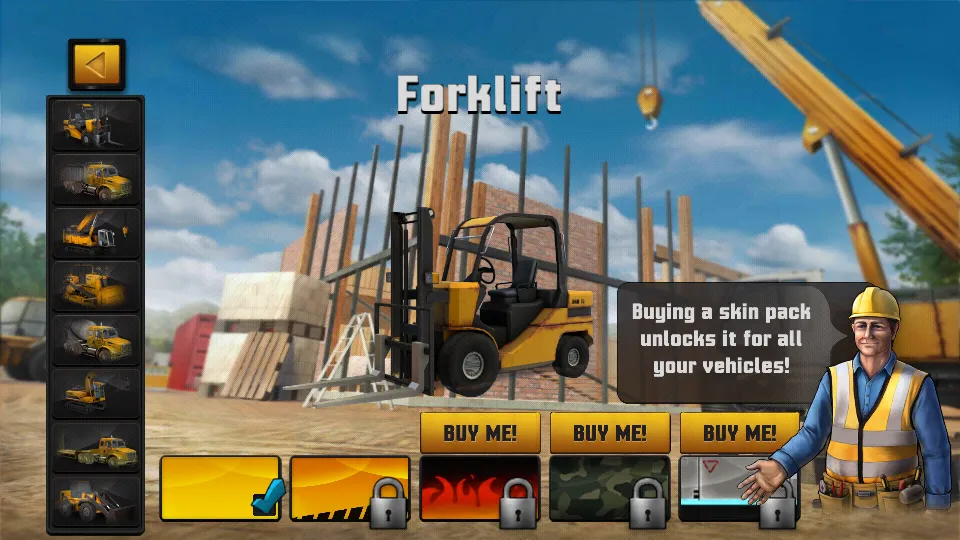
Task: Buy the silver metallic skin pack
Action: click(739, 433)
